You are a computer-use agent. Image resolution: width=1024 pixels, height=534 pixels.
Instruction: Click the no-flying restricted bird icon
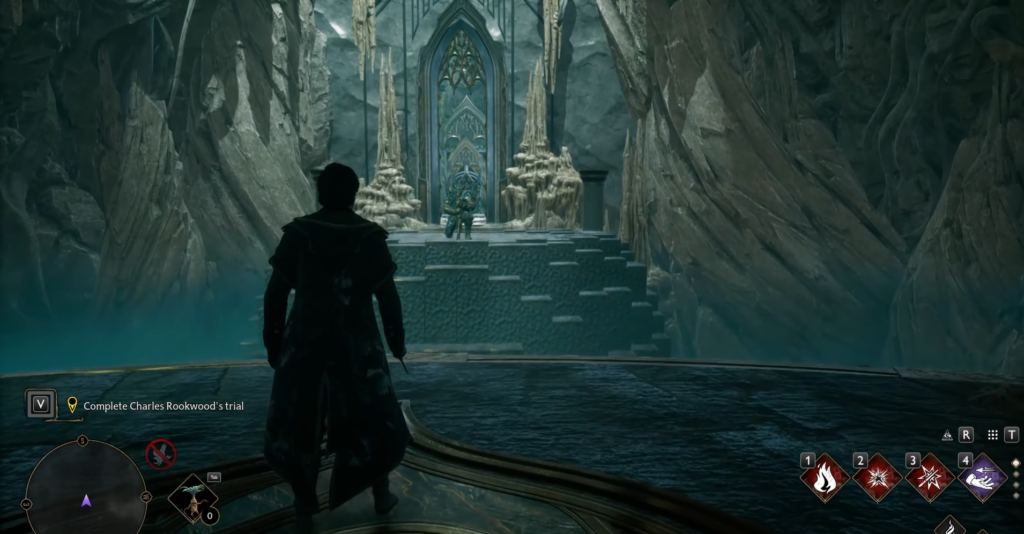click(x=160, y=454)
